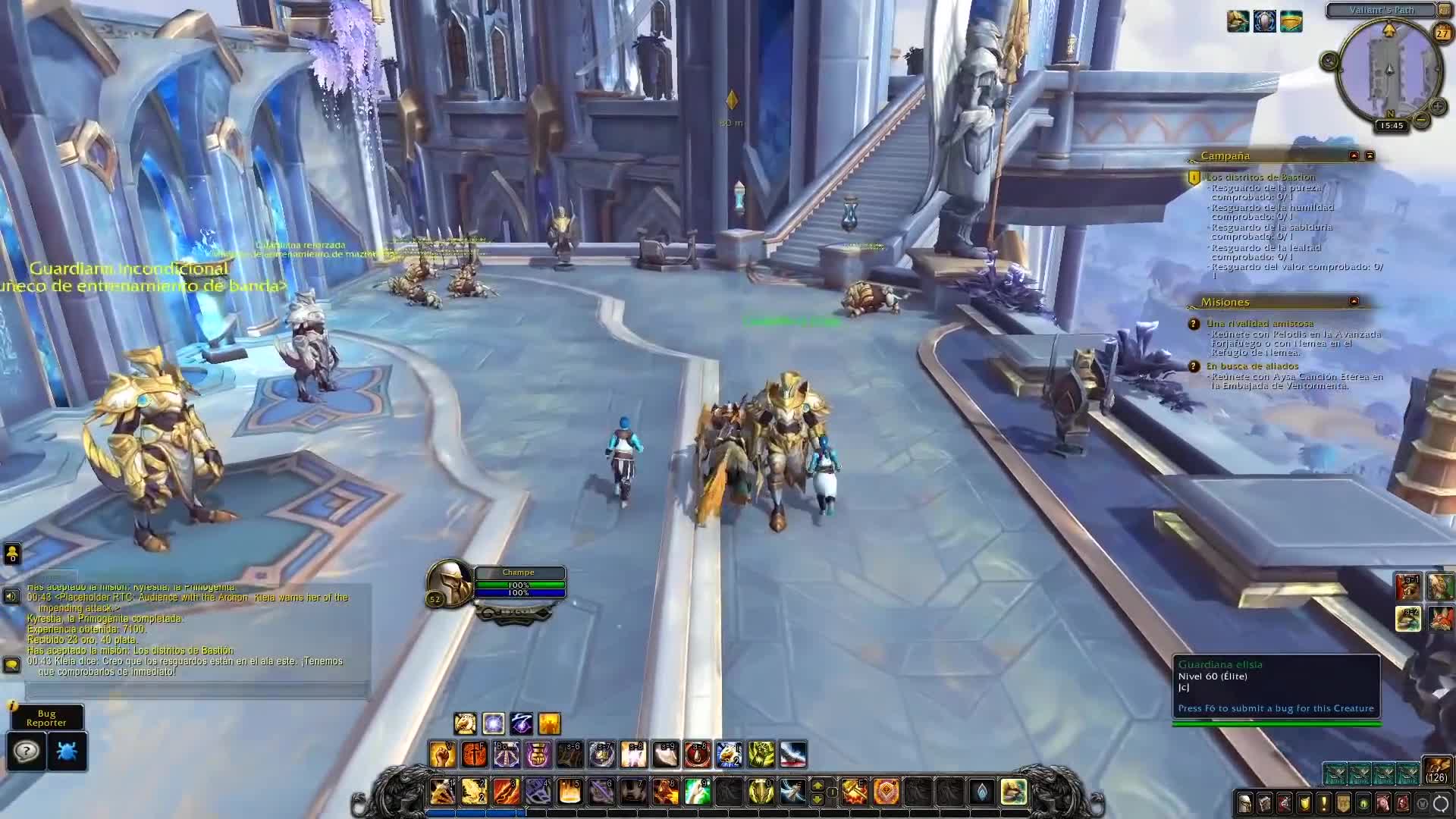Image resolution: width=1456 pixels, height=819 pixels.
Task: Collapse the Campaña tracker section
Action: point(1354,155)
